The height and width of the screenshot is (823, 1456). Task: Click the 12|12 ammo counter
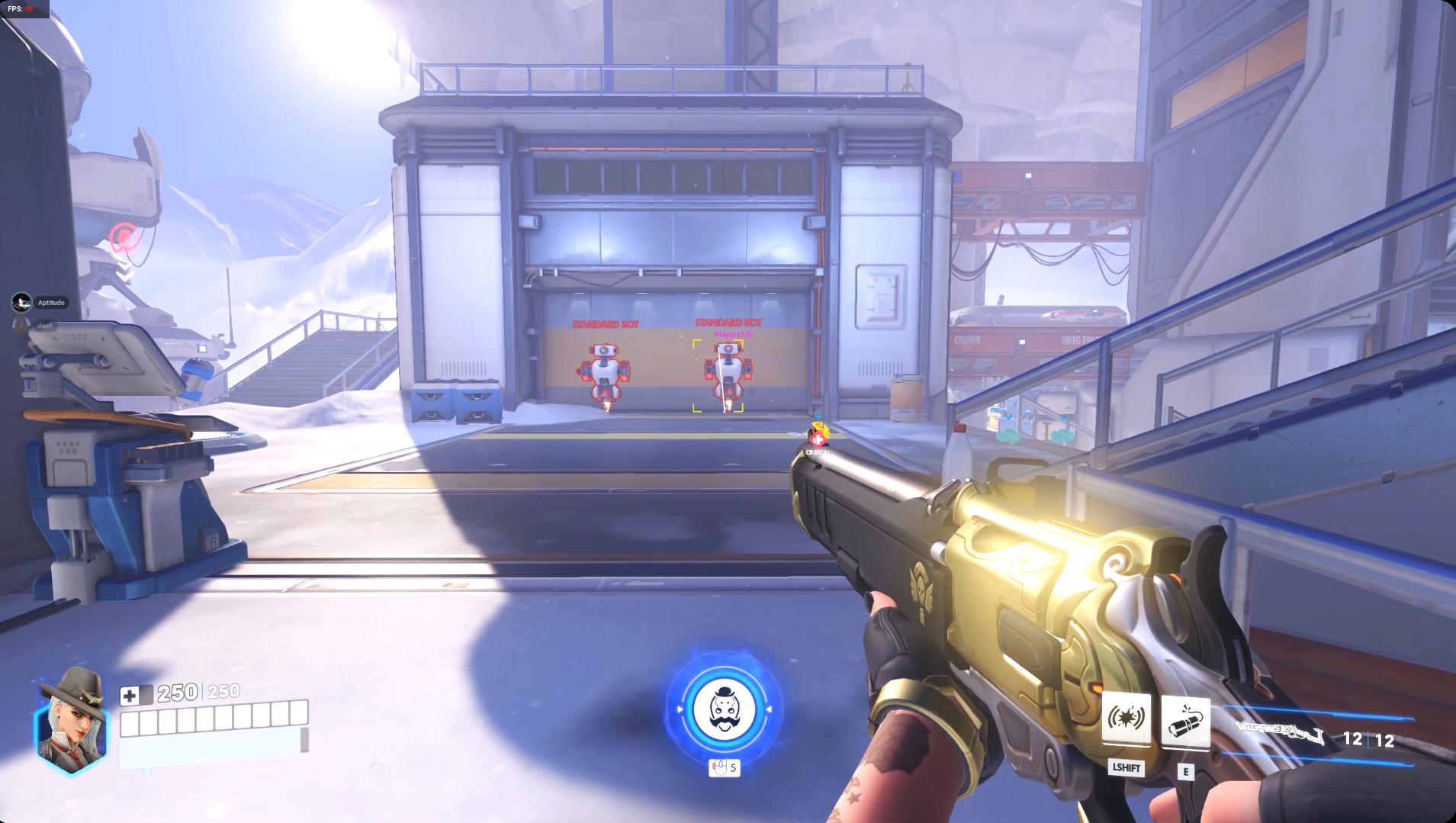click(x=1368, y=738)
